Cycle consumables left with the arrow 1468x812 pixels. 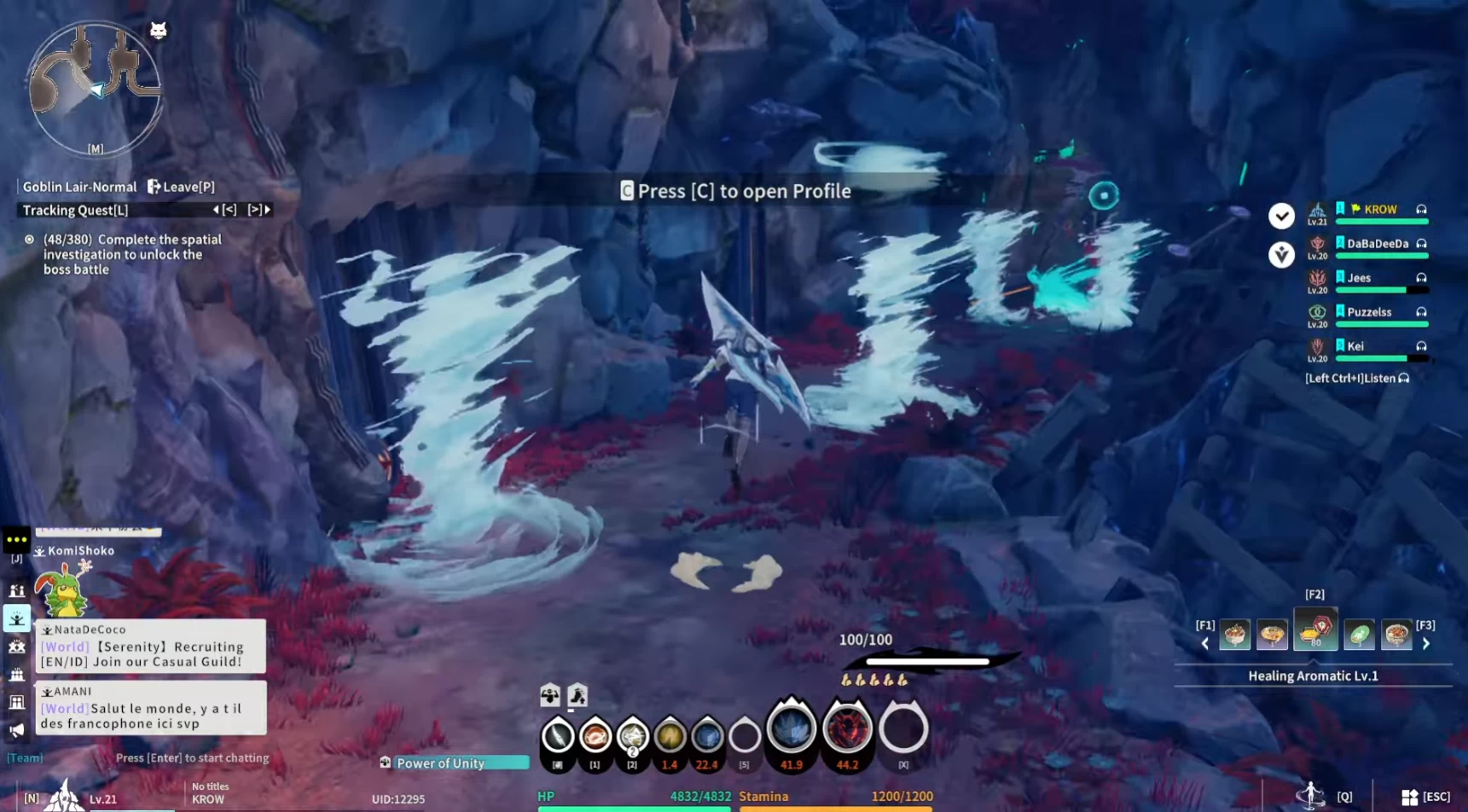1204,644
